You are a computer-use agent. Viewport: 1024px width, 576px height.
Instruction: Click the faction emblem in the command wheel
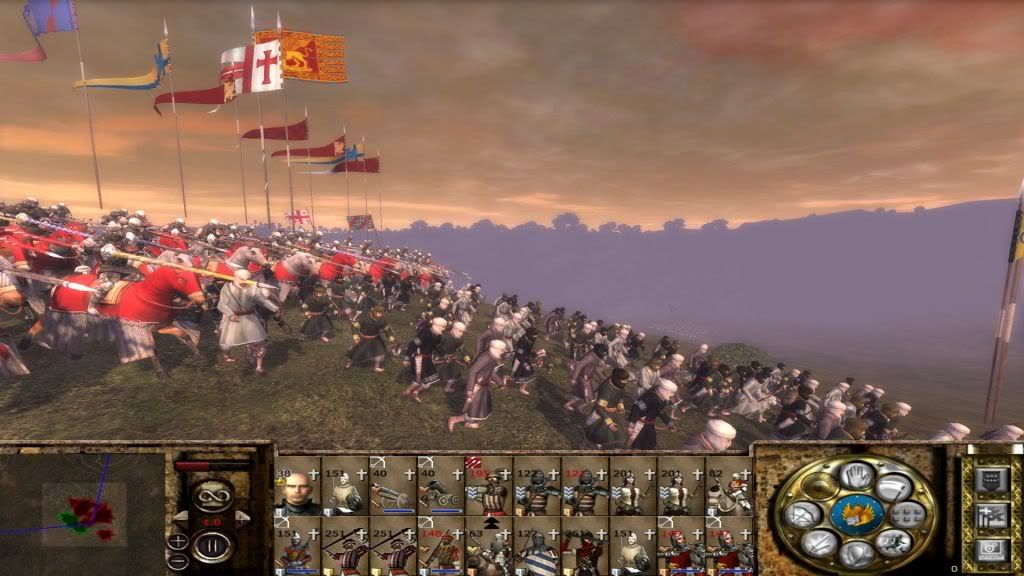[x=856, y=514]
